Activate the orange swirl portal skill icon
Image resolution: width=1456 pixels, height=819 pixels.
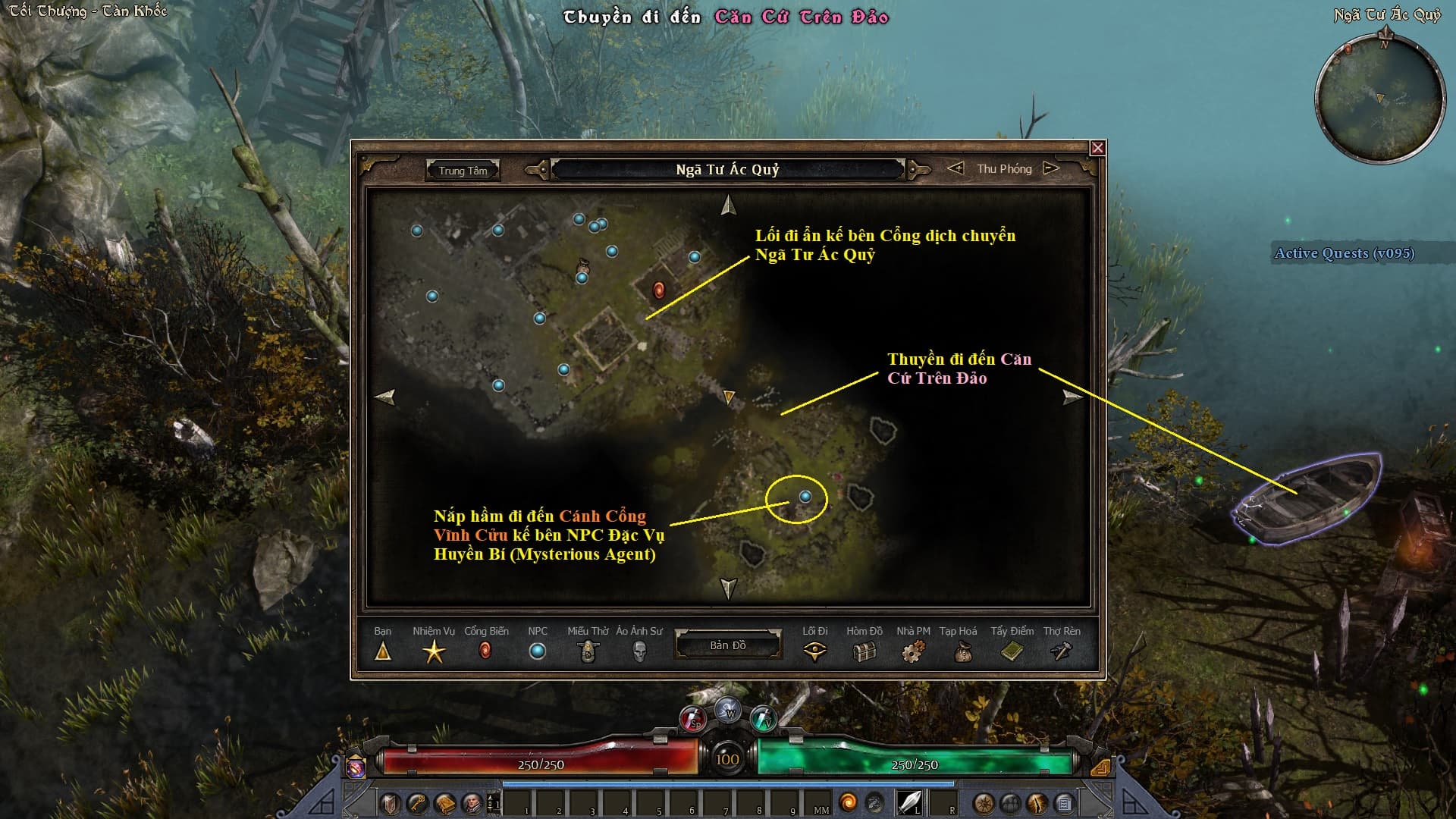click(x=849, y=802)
